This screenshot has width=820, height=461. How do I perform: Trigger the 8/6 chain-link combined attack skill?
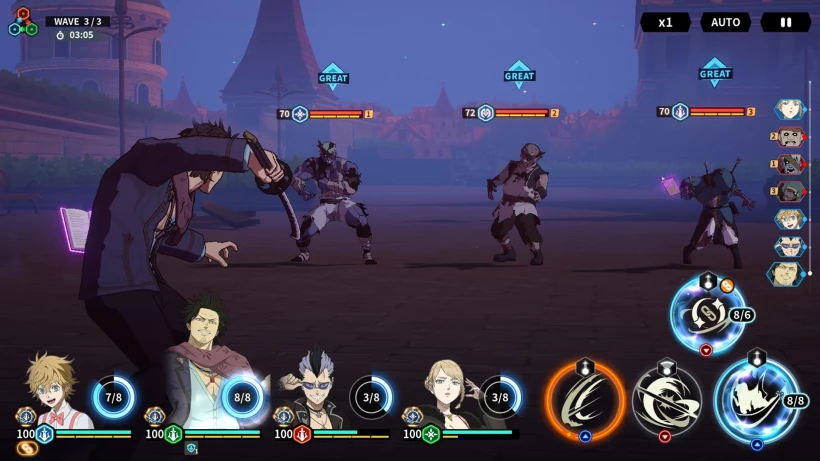coord(707,314)
